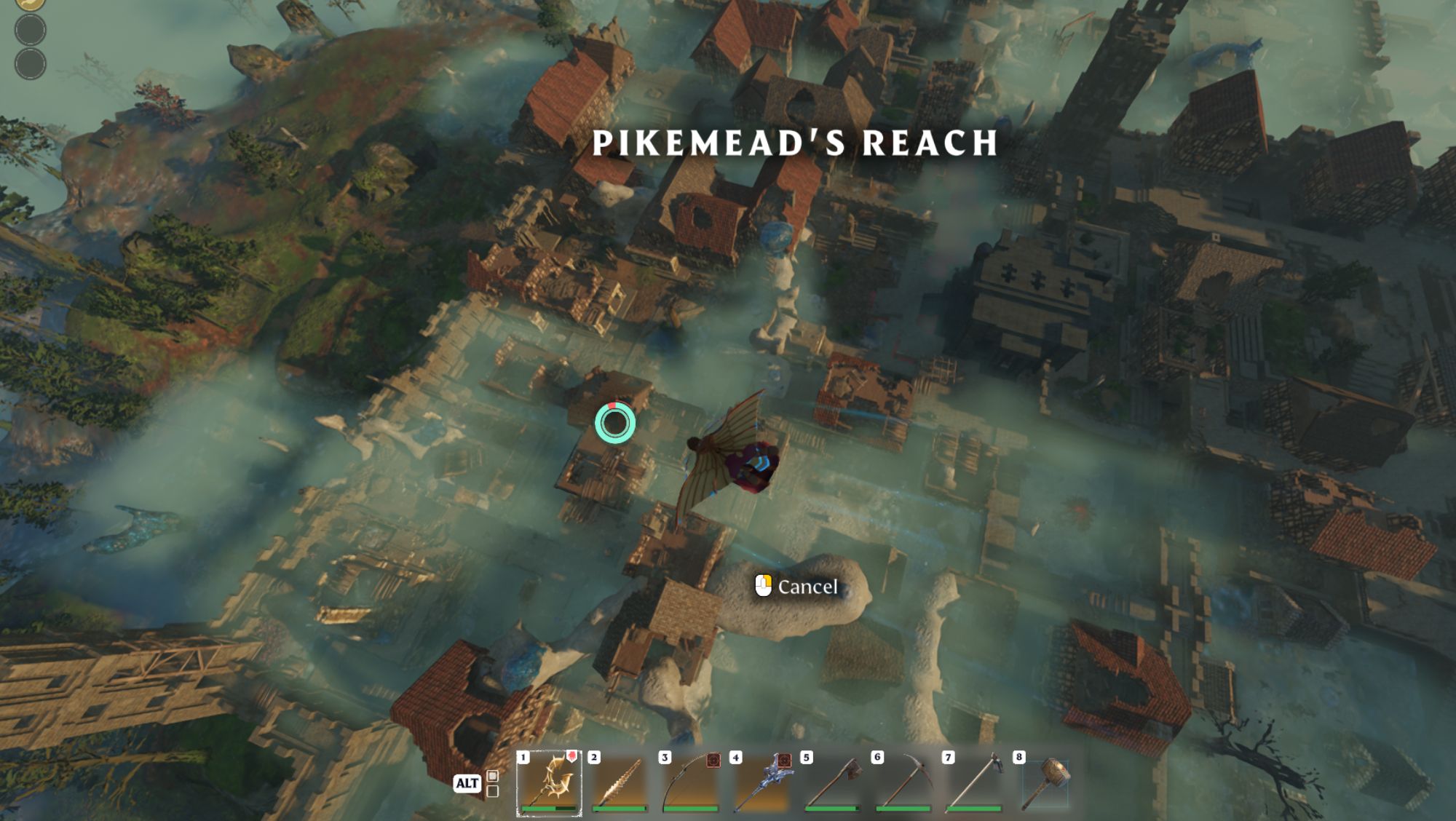Image resolution: width=1456 pixels, height=821 pixels.
Task: Click the durability bar under slot 1
Action: [547, 809]
